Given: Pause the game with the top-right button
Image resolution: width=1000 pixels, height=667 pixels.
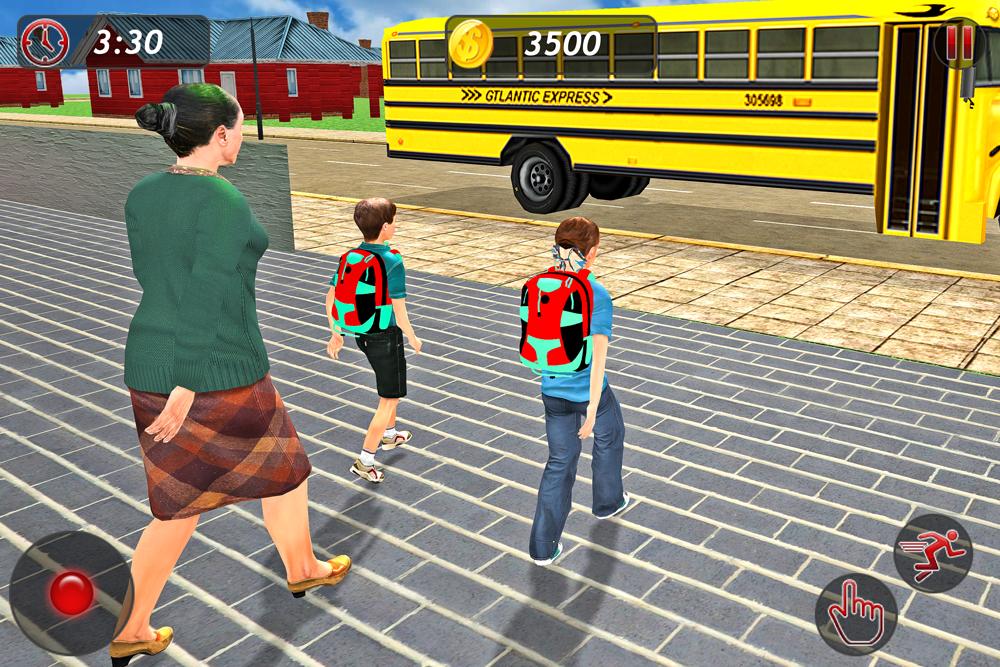Looking at the screenshot, I should click(960, 42).
